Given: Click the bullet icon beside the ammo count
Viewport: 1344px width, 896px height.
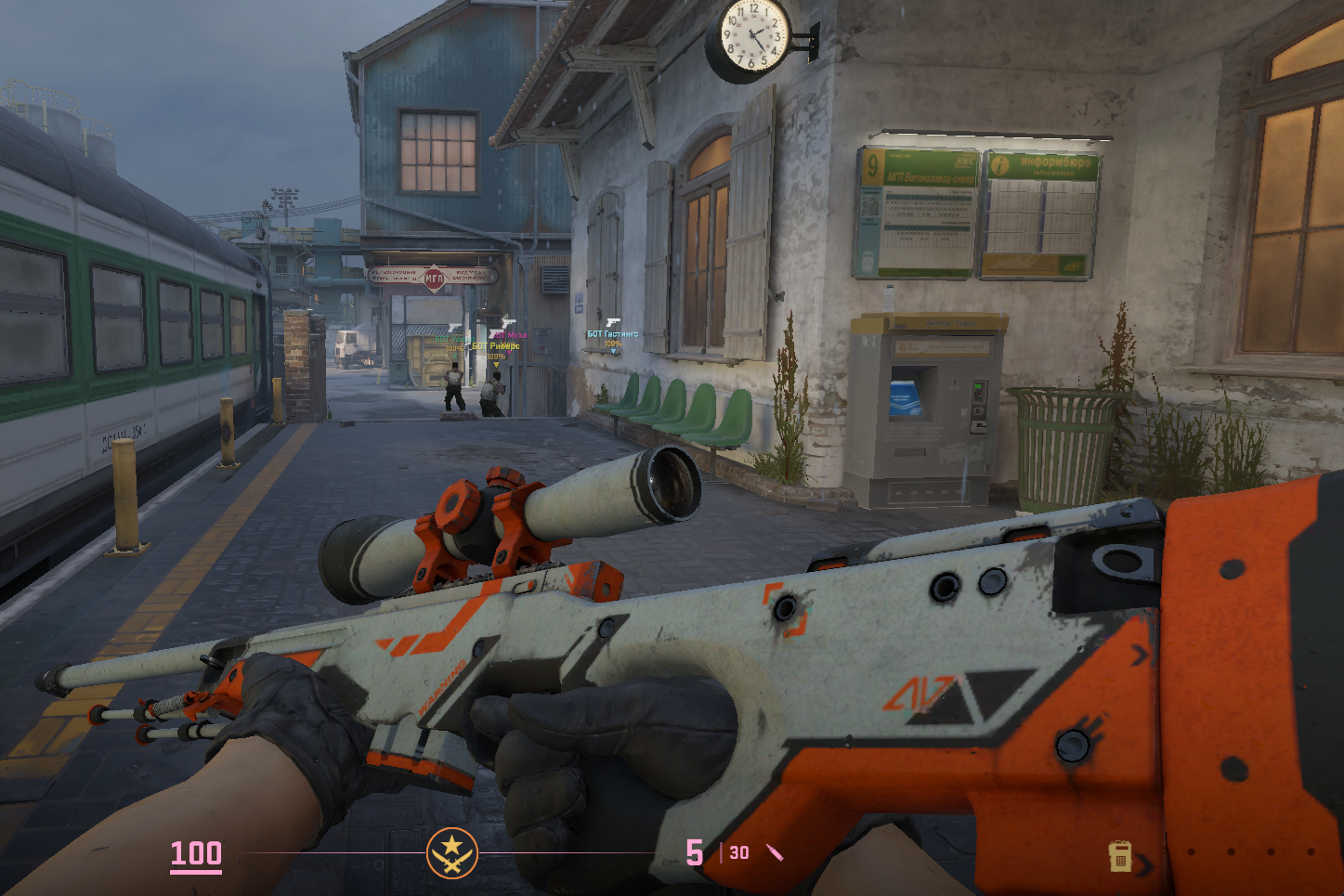Looking at the screenshot, I should [x=775, y=852].
